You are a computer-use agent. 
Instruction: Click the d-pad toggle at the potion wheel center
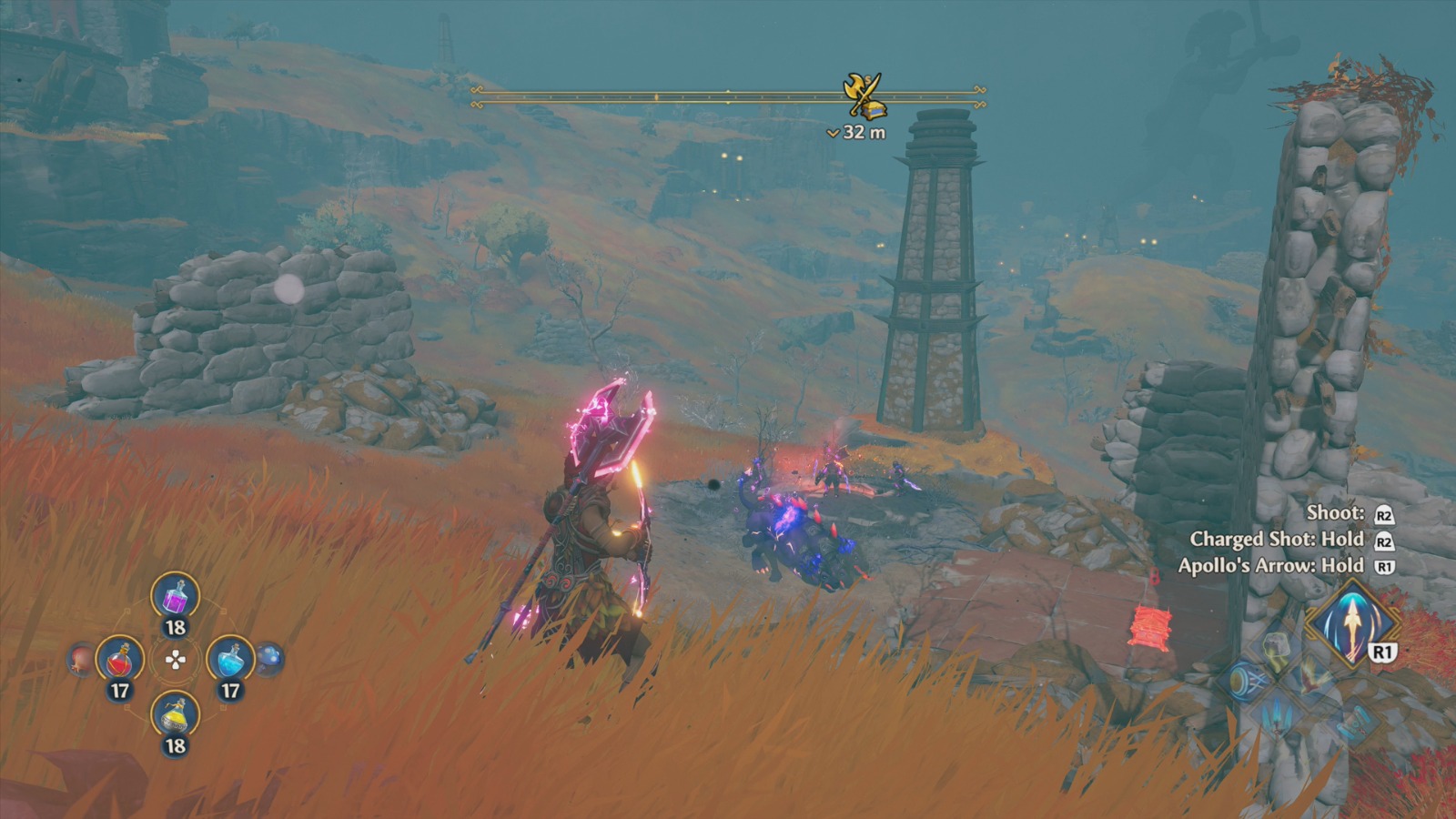click(175, 659)
